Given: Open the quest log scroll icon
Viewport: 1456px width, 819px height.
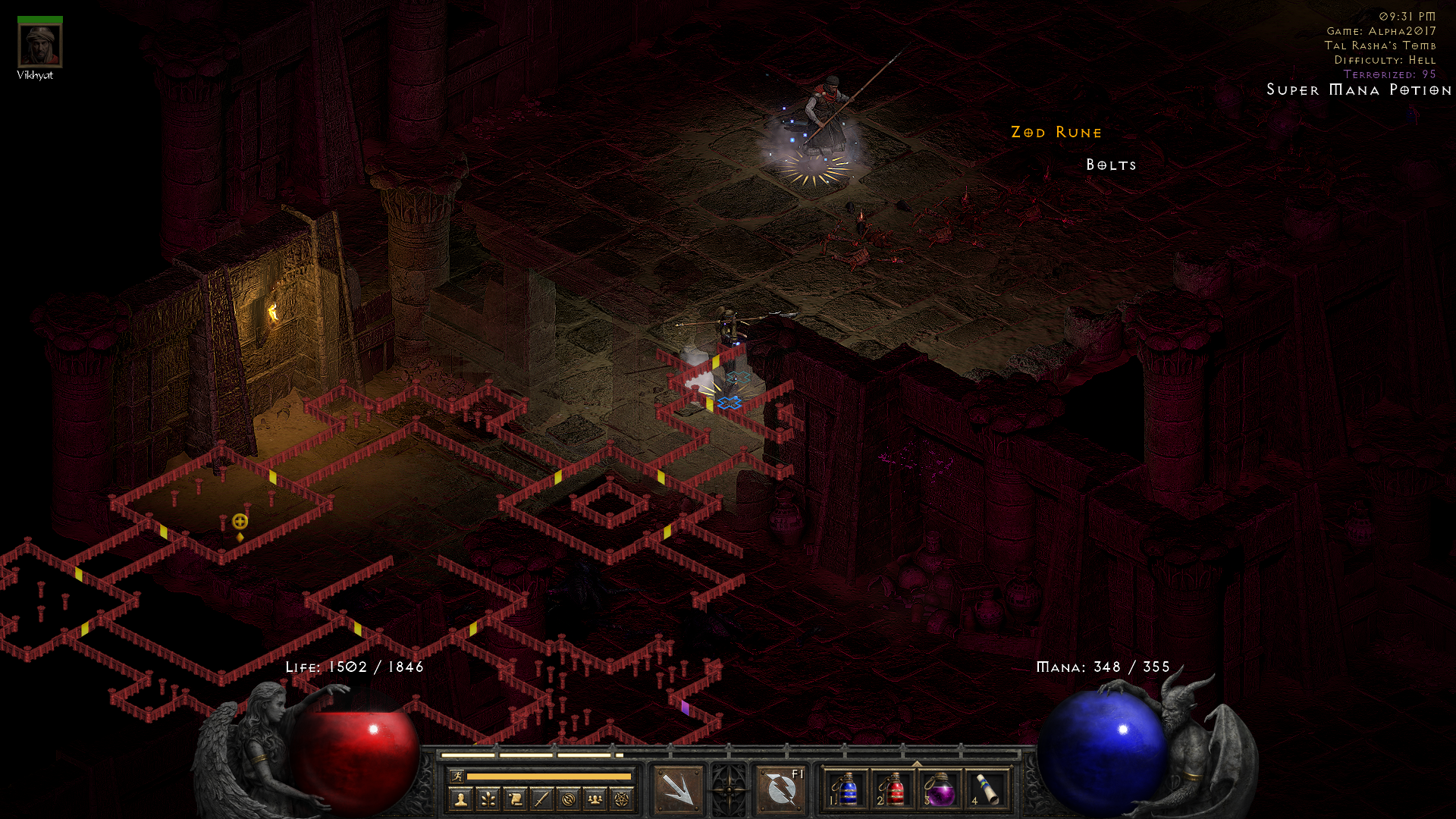Looking at the screenshot, I should pyautogui.click(x=515, y=799).
